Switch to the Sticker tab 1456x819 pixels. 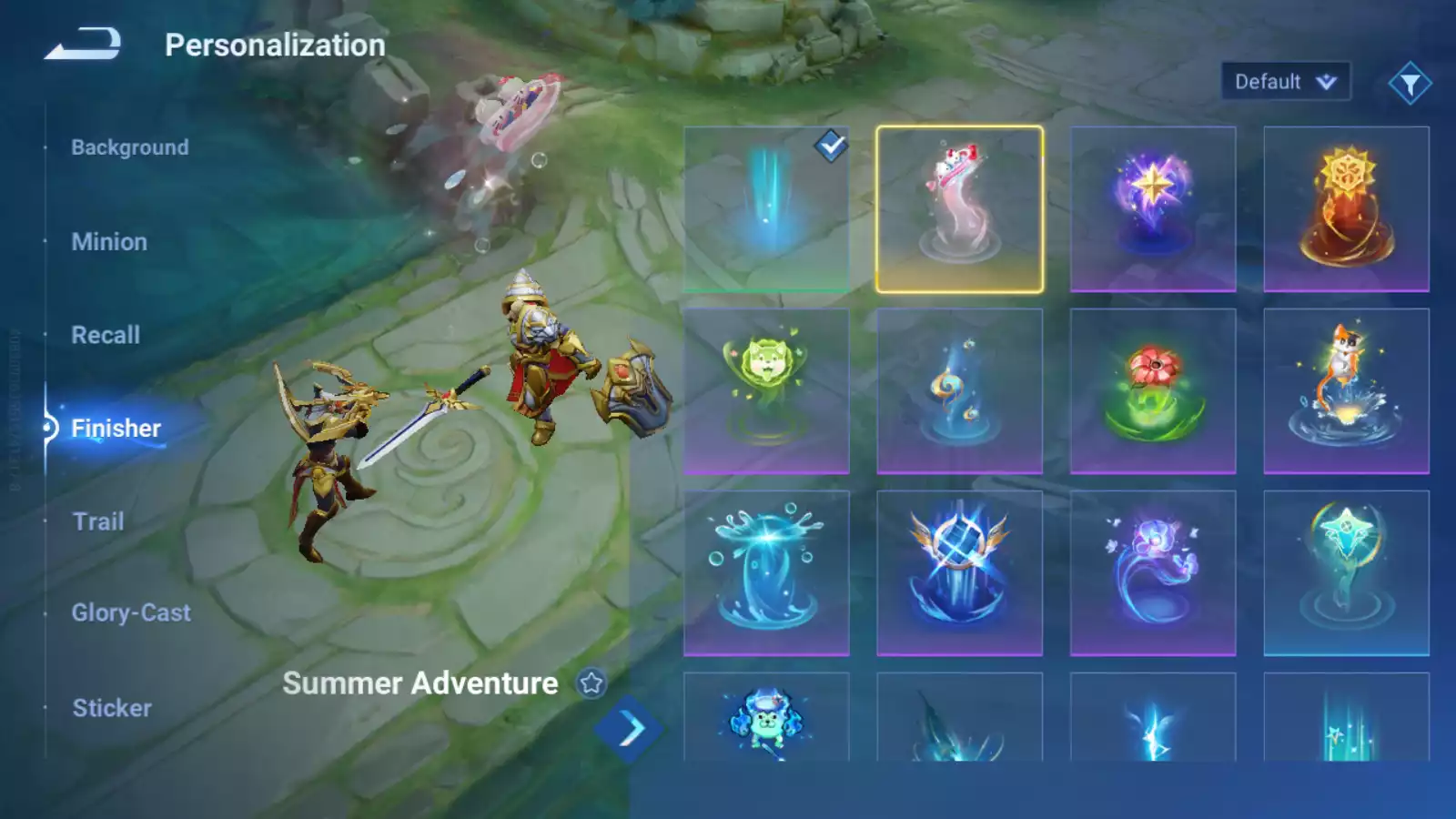pos(112,708)
